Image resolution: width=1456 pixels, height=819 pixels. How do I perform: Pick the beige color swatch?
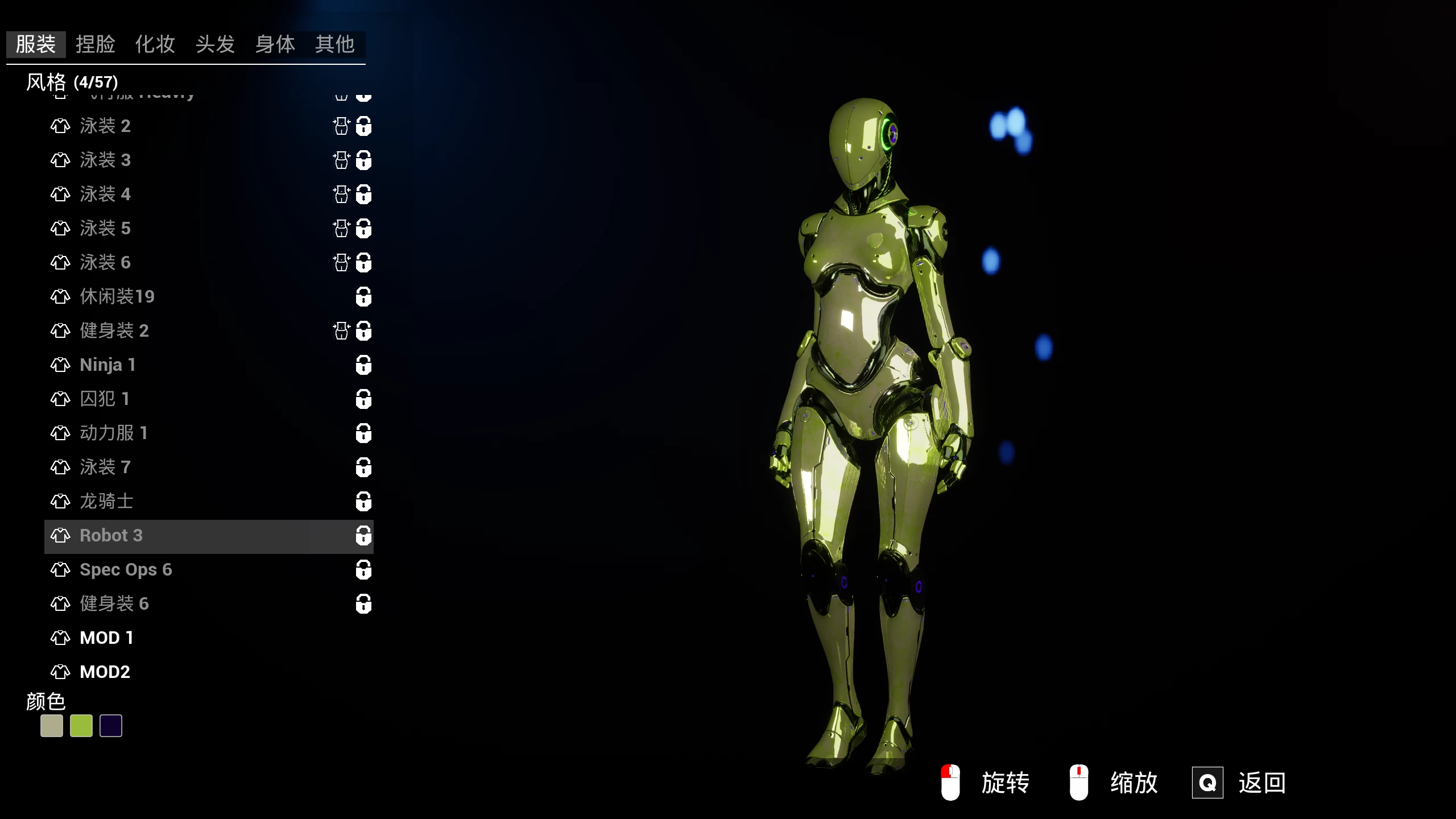click(52, 726)
